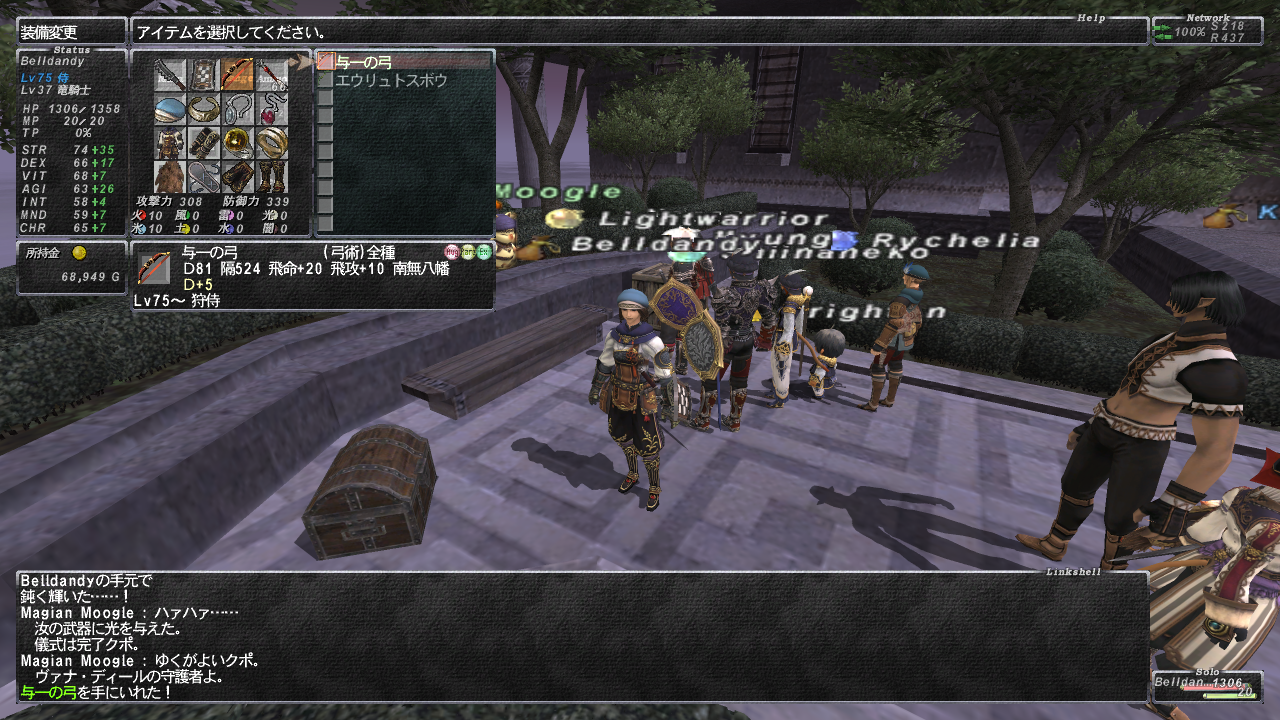The height and width of the screenshot is (720, 1280).
Task: Click the checkered shield sub slot
Action: pos(204,76)
